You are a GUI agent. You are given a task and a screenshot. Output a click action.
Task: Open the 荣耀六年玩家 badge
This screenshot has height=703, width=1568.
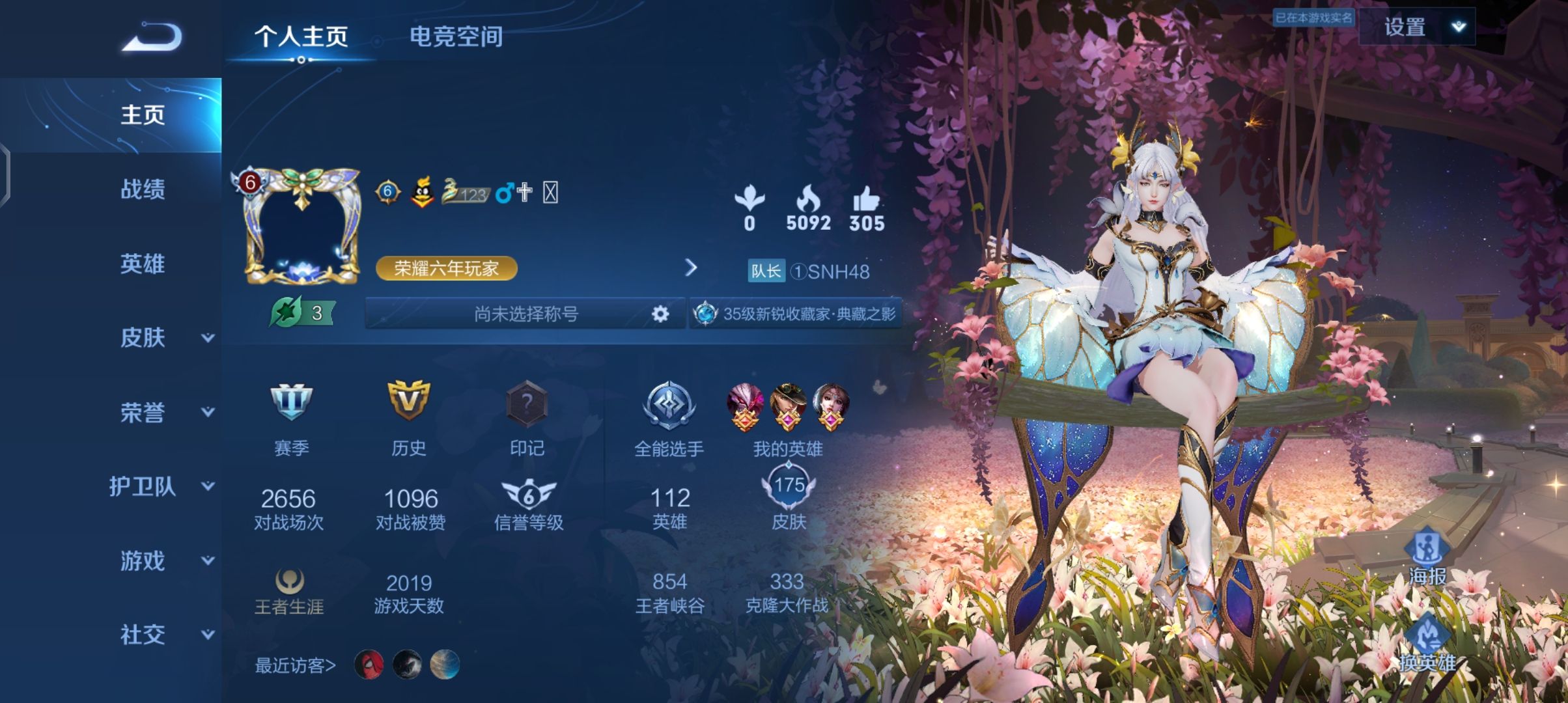pos(446,268)
